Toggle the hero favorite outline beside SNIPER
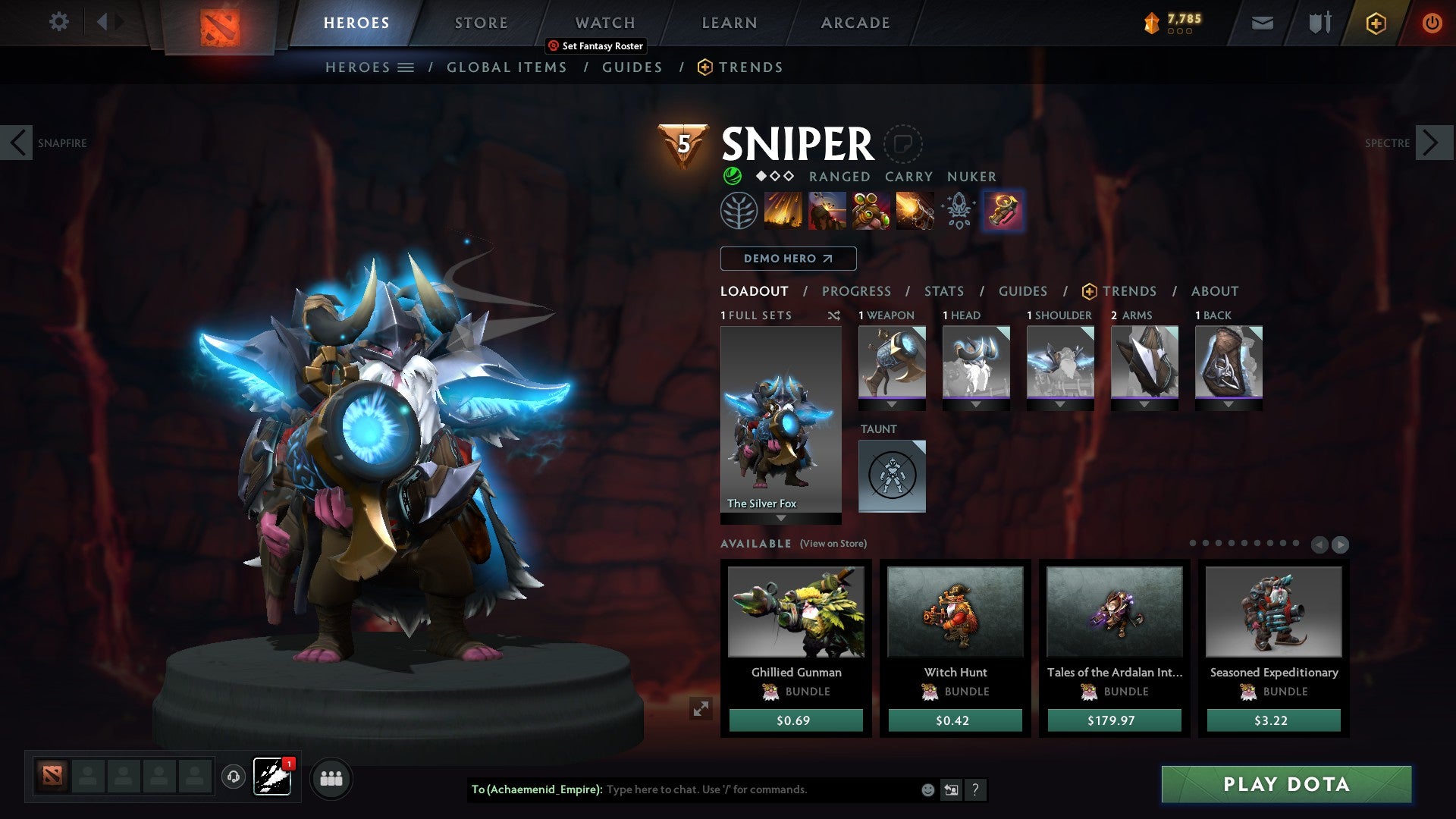 [x=902, y=144]
